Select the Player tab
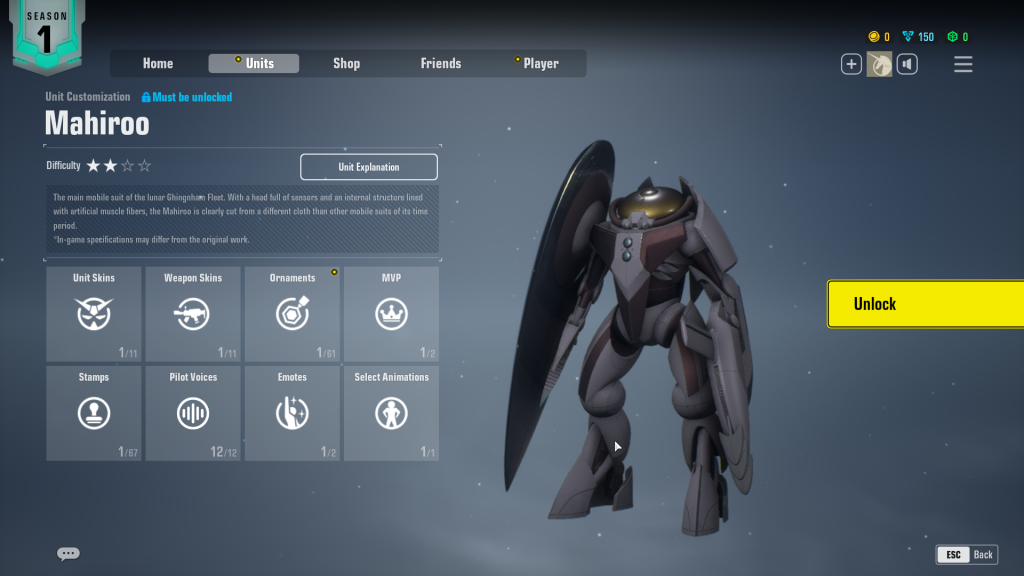 click(x=540, y=63)
